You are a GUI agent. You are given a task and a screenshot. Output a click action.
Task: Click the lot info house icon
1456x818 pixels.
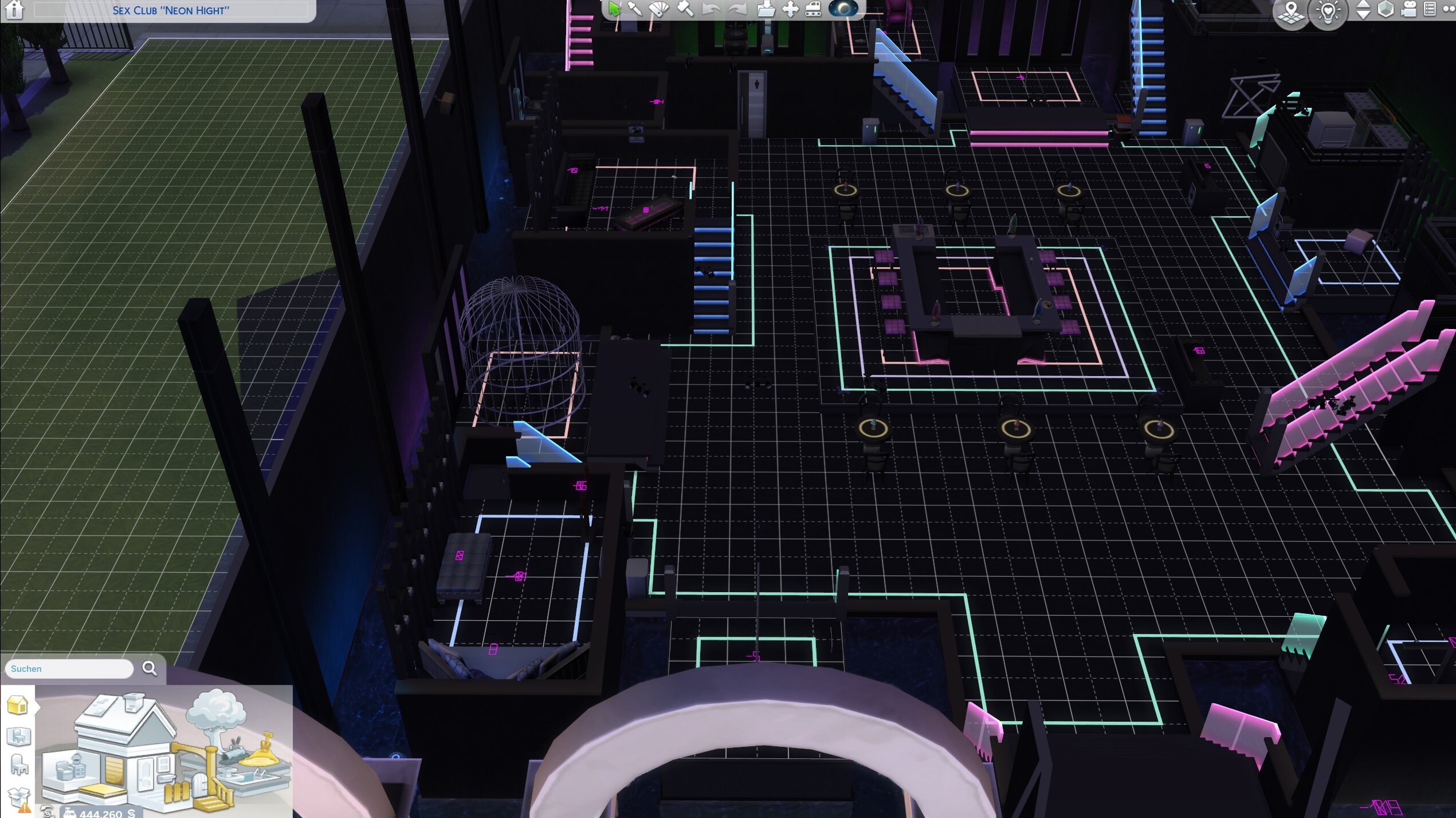coord(14,10)
